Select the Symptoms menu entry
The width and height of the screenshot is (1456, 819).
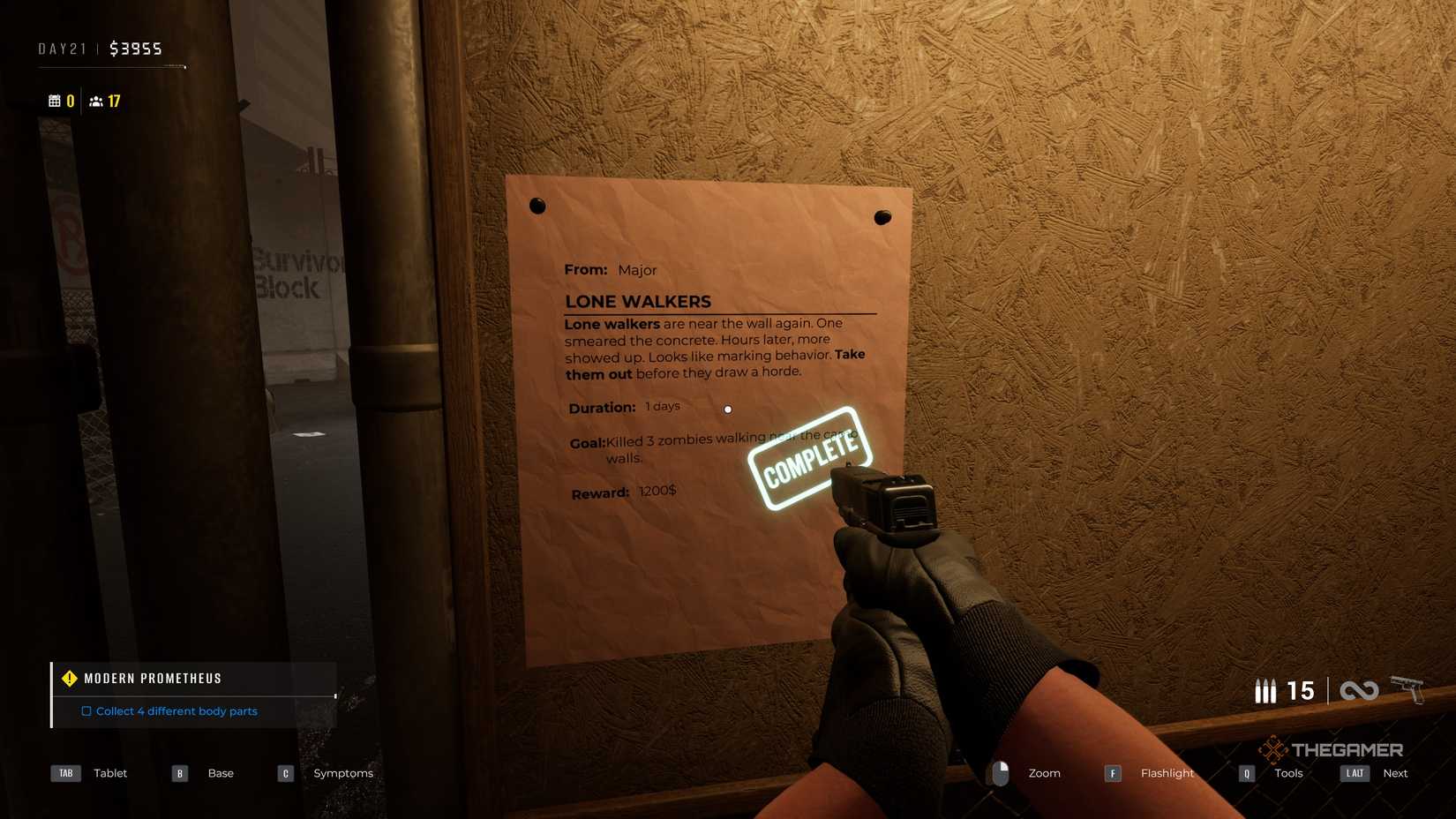tap(343, 773)
